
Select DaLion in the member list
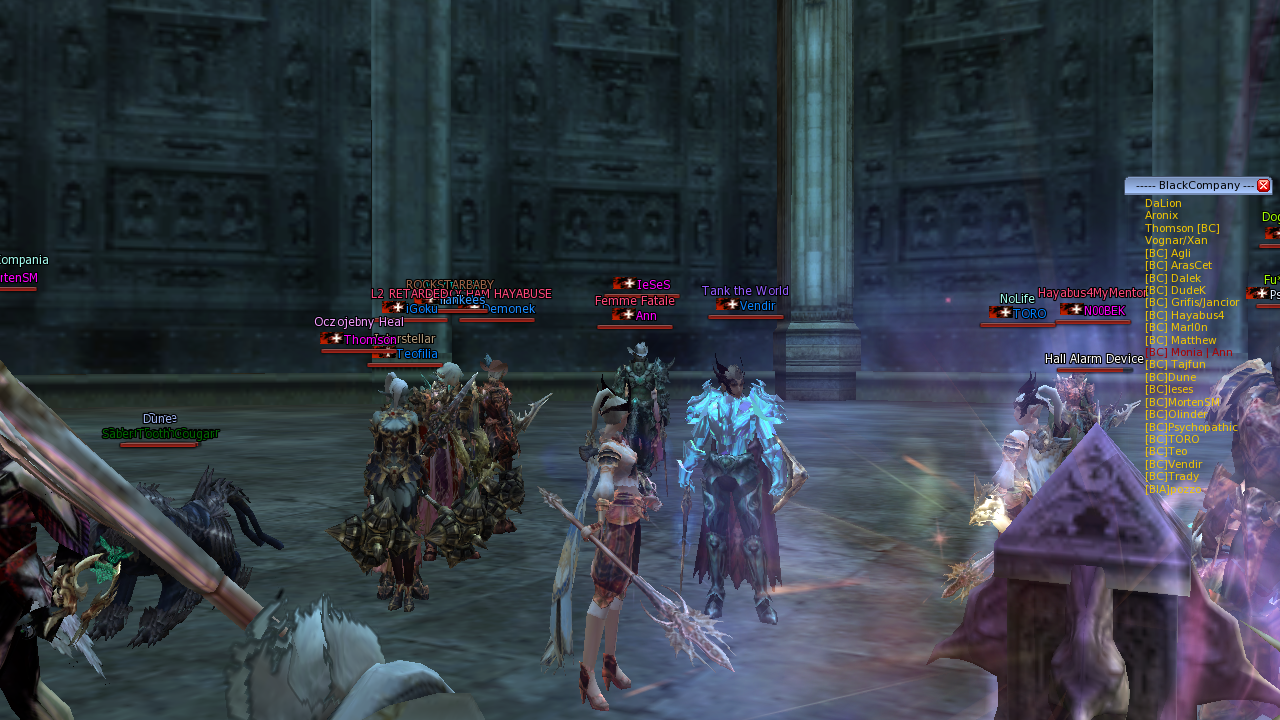pos(1163,204)
